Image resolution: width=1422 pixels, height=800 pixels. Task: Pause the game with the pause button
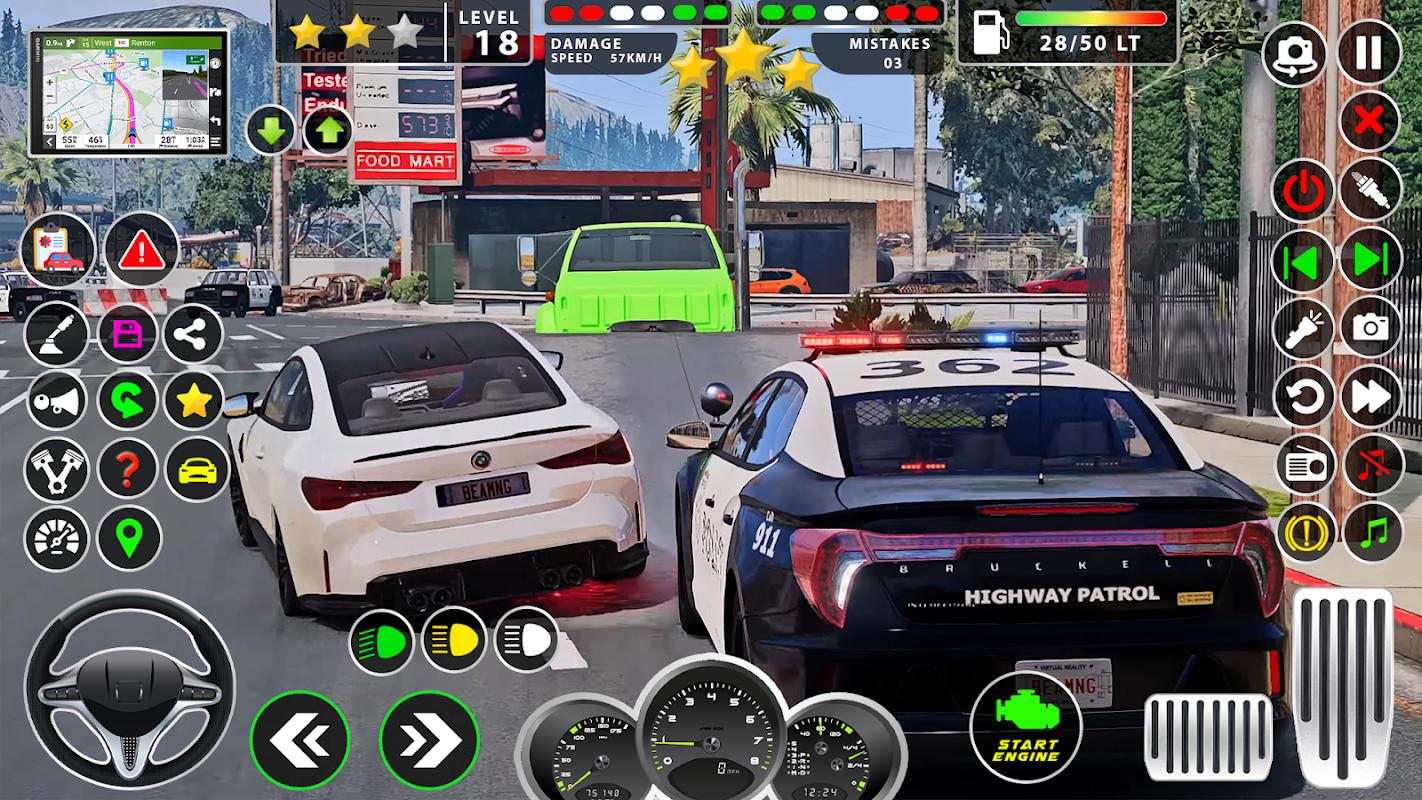point(1369,52)
